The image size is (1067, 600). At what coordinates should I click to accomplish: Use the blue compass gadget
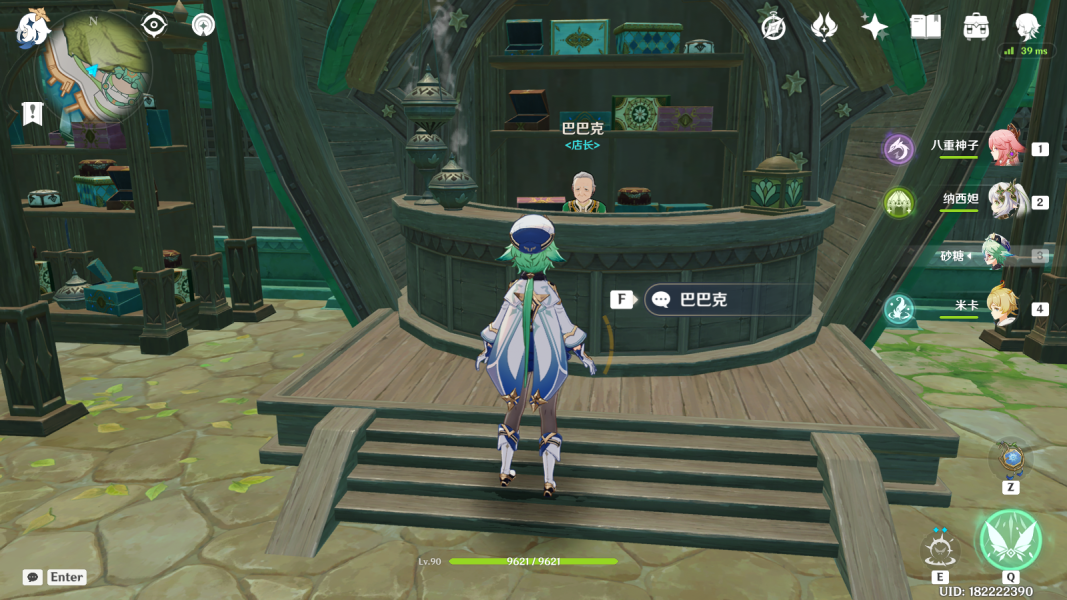[1012, 459]
